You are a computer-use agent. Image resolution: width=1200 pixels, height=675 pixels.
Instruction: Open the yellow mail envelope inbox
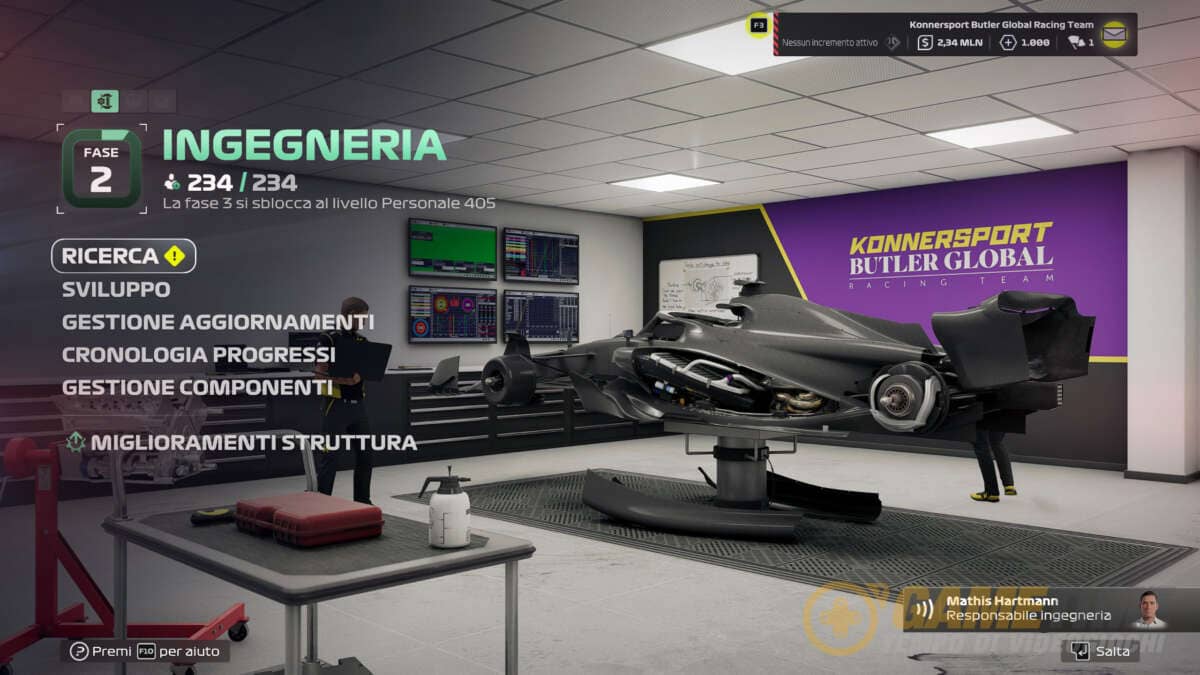pos(1114,34)
